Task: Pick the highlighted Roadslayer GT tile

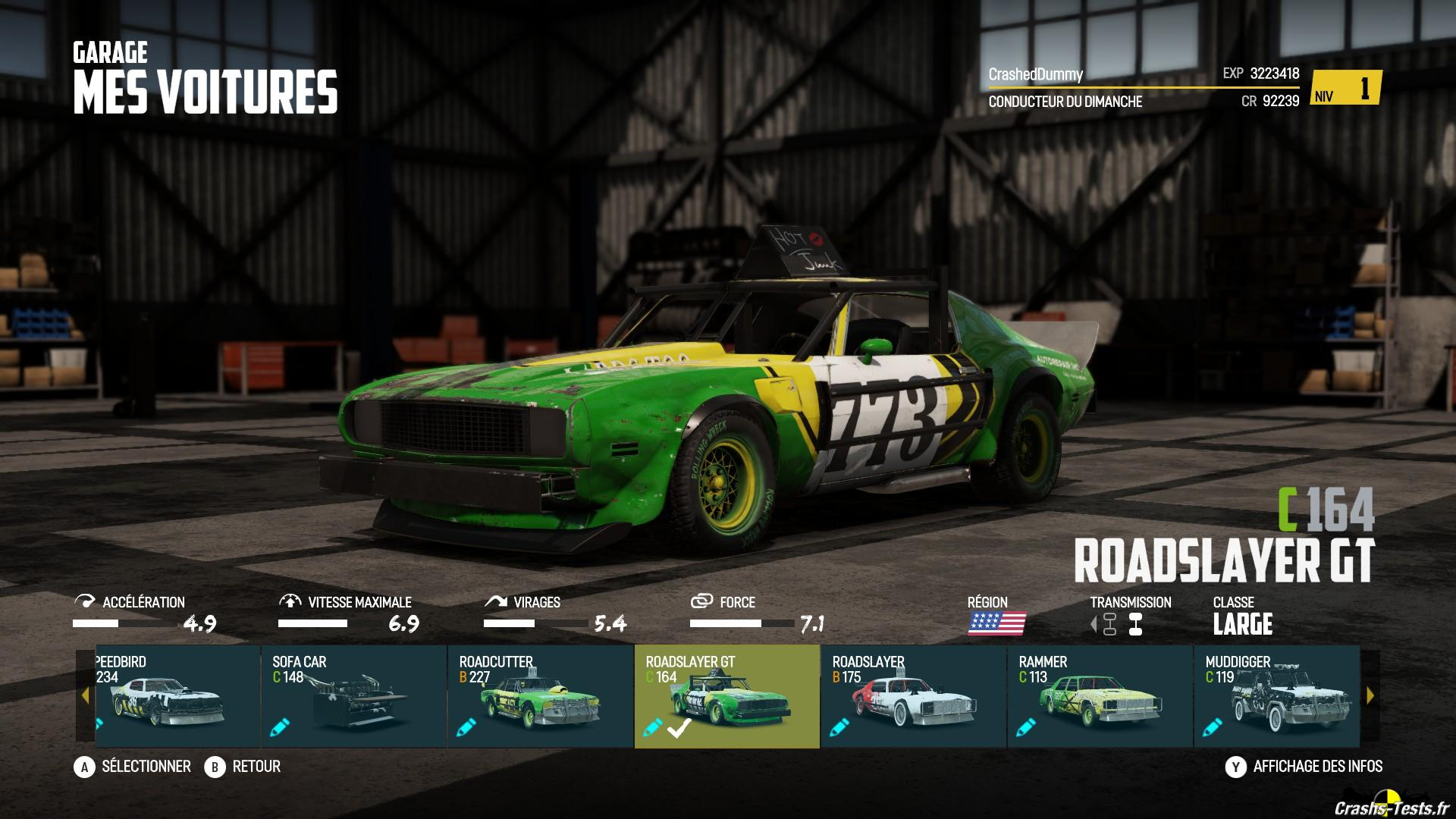Action: 726,696
